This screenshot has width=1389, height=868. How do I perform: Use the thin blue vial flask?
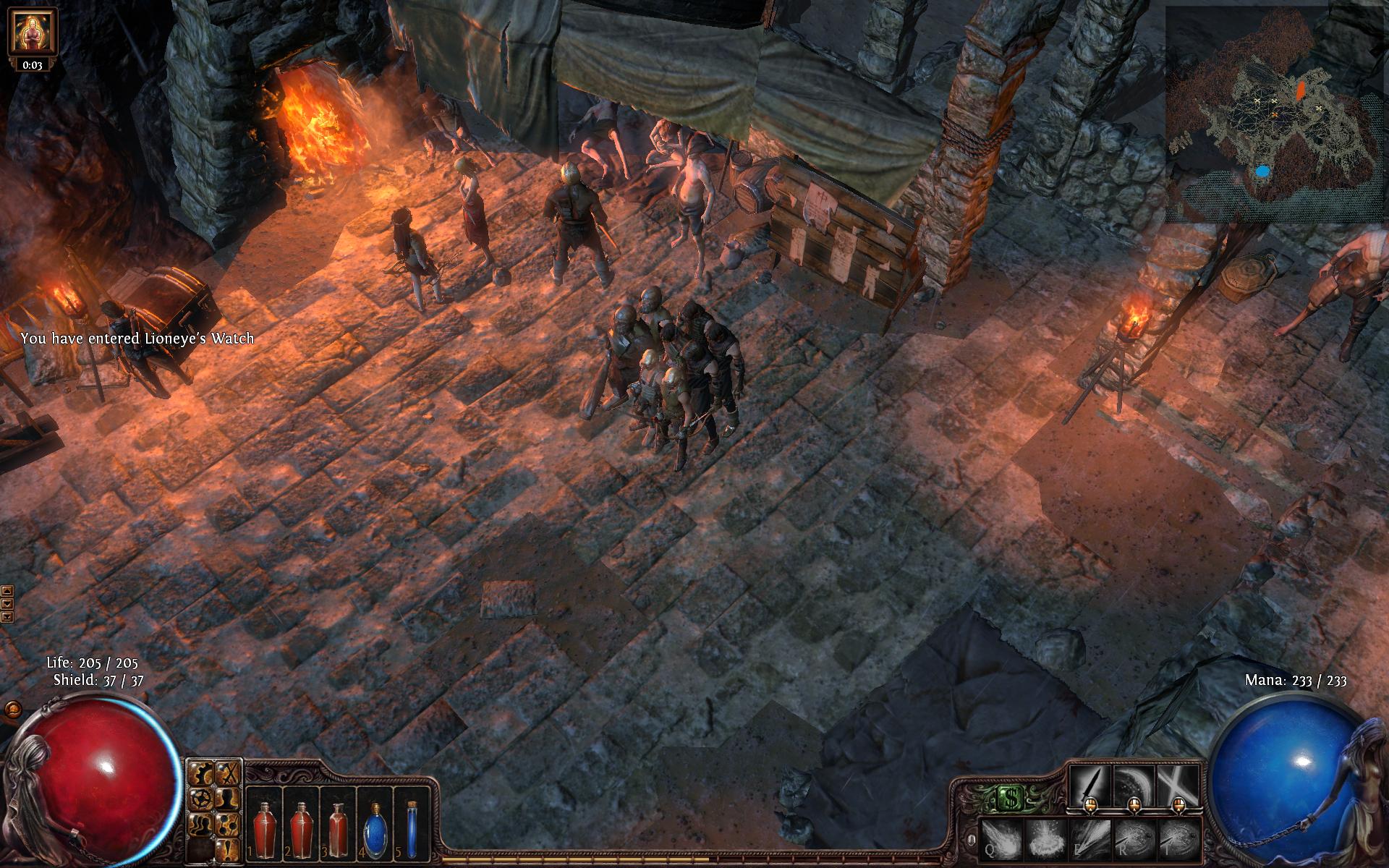coord(412,825)
